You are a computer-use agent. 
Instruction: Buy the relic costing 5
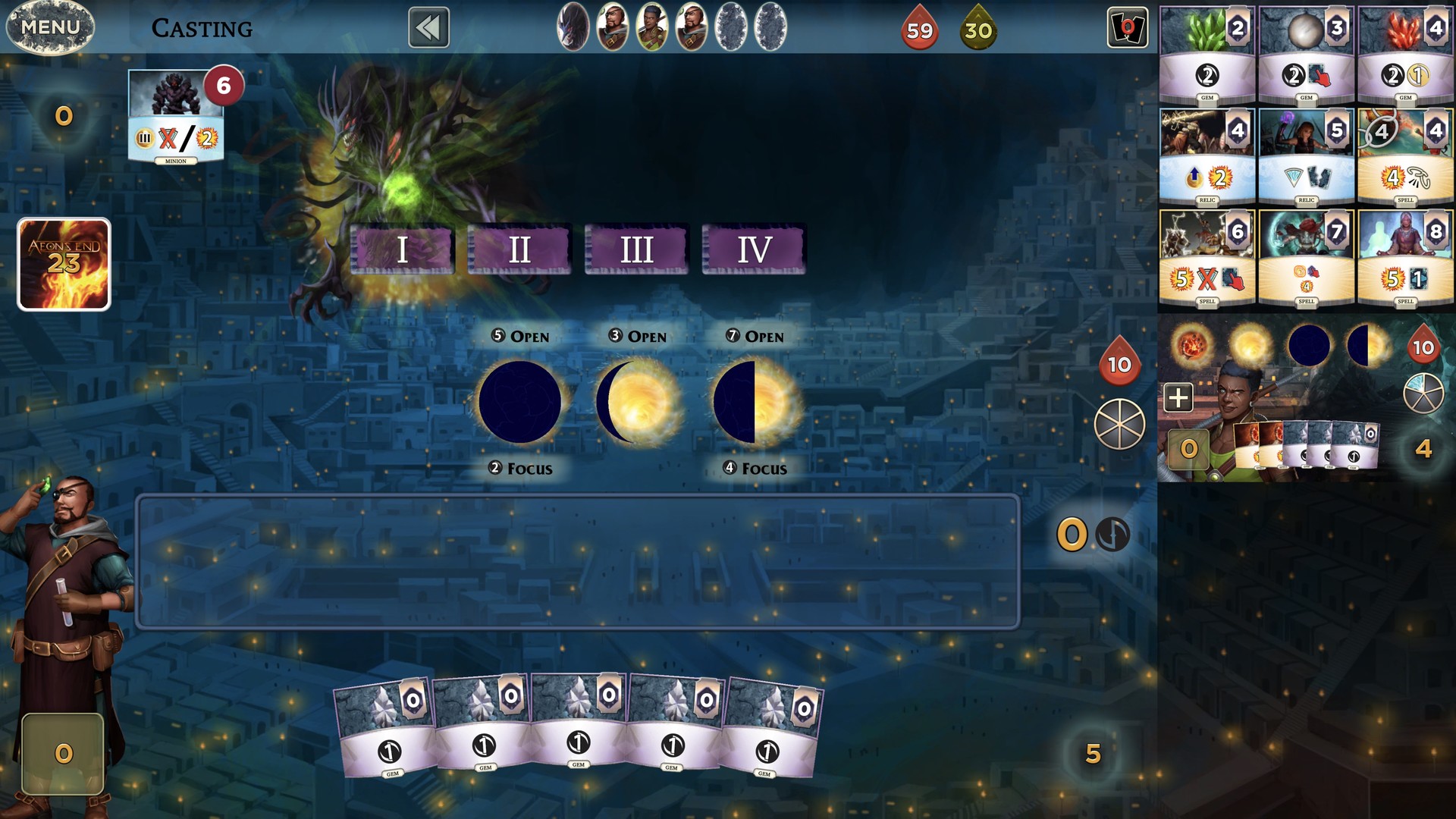(x=1306, y=156)
